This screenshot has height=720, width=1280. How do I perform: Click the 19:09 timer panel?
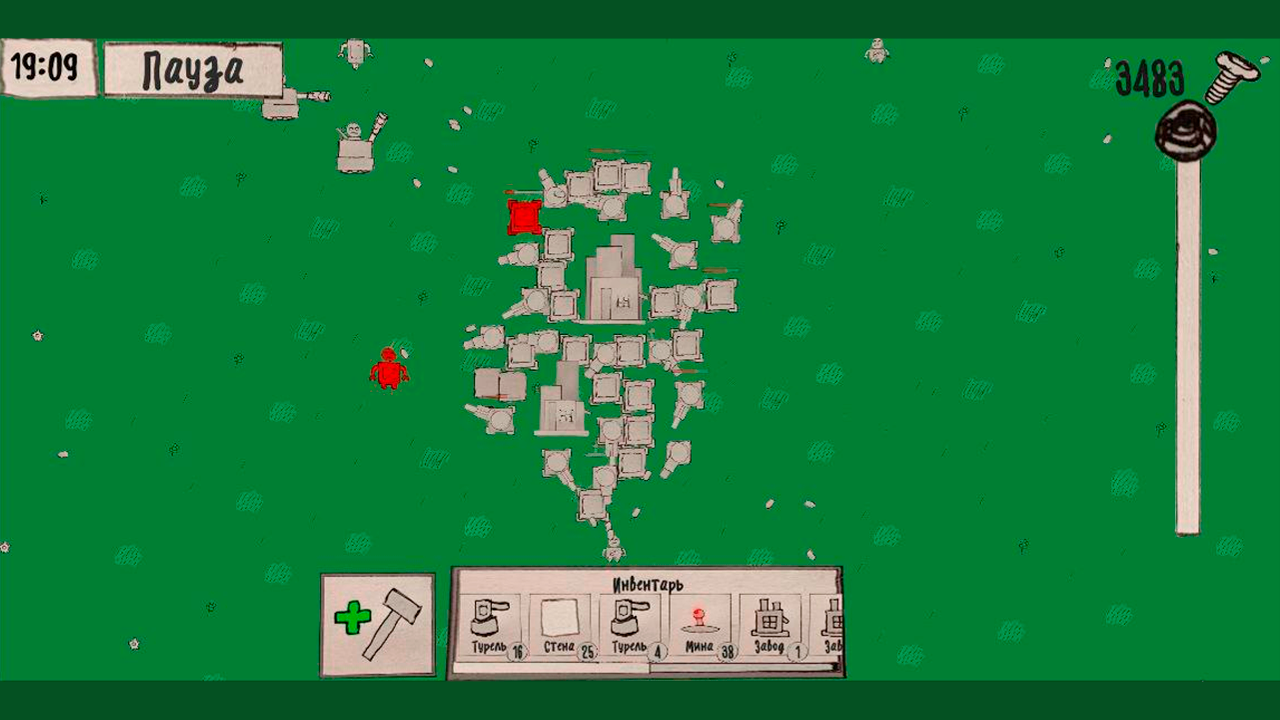47,66
